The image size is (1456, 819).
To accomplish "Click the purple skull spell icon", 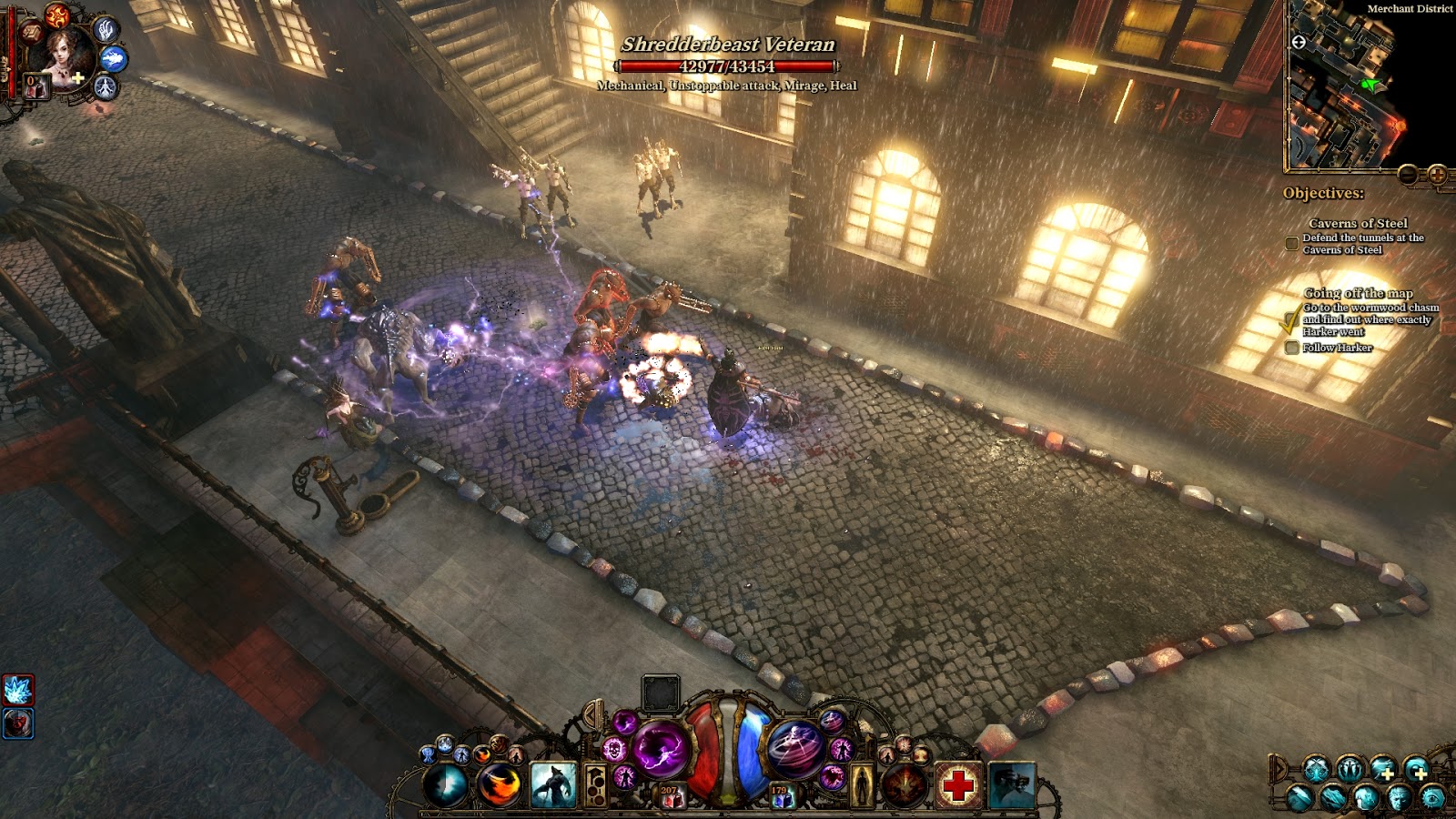I will point(616,751).
